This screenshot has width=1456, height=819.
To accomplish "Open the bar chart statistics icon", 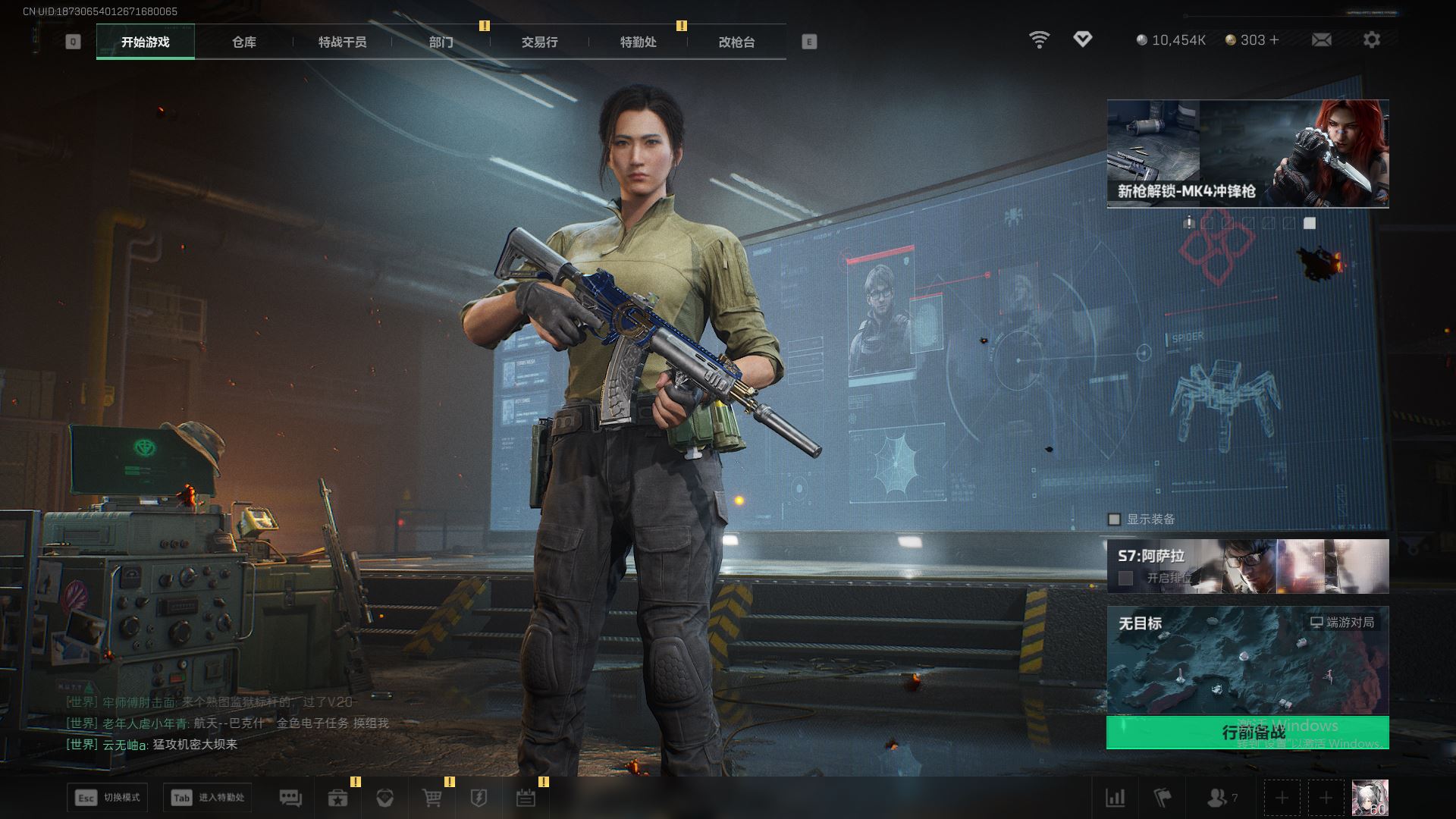I will (1116, 798).
